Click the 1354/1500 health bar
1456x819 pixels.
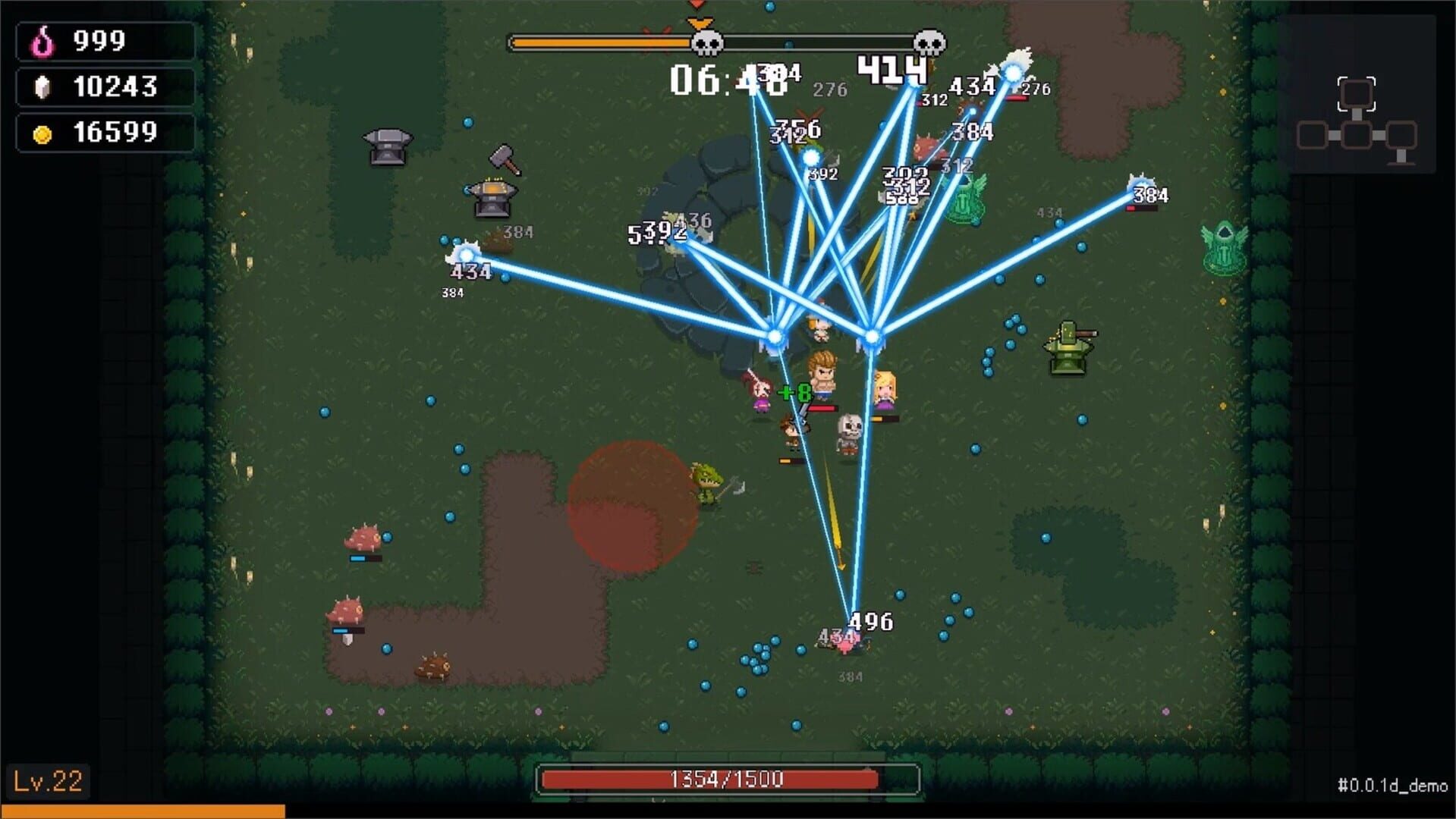point(728,778)
